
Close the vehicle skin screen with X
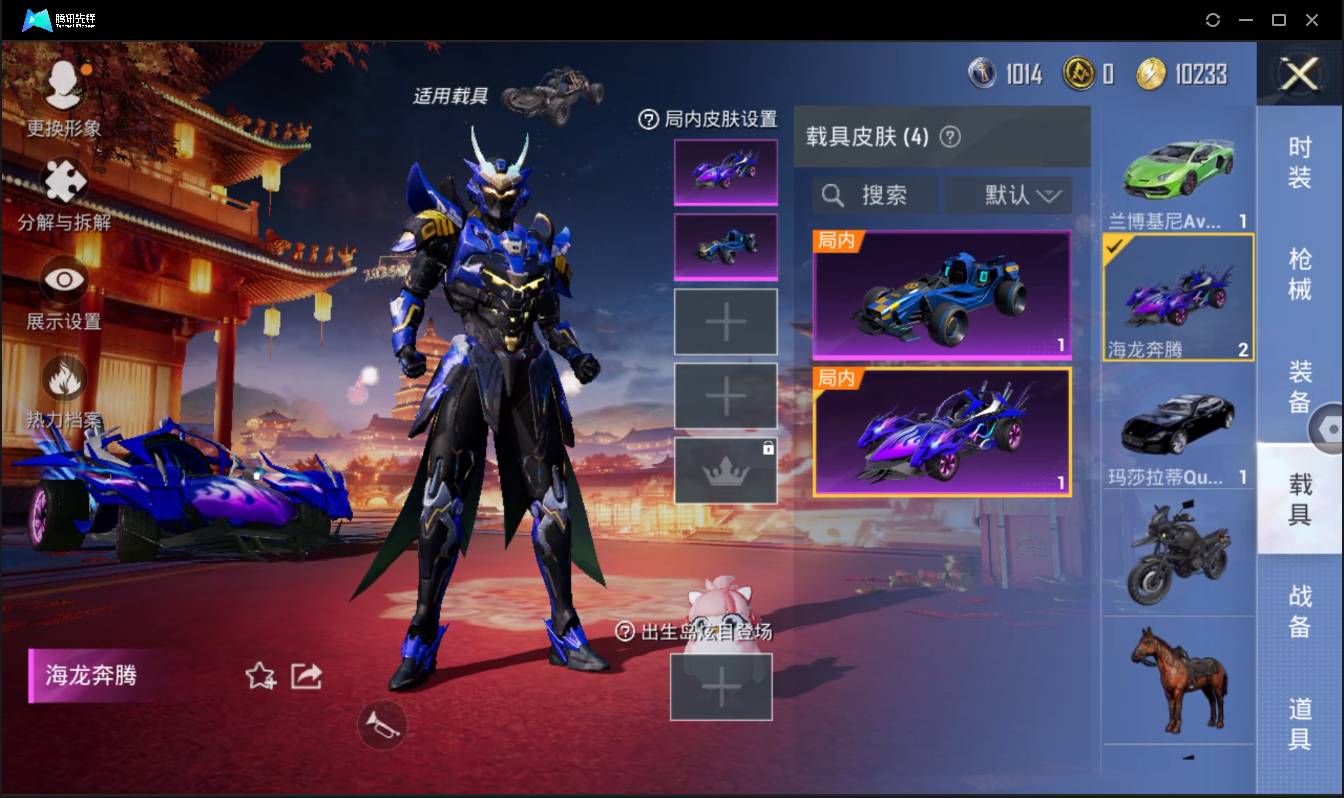[1300, 75]
